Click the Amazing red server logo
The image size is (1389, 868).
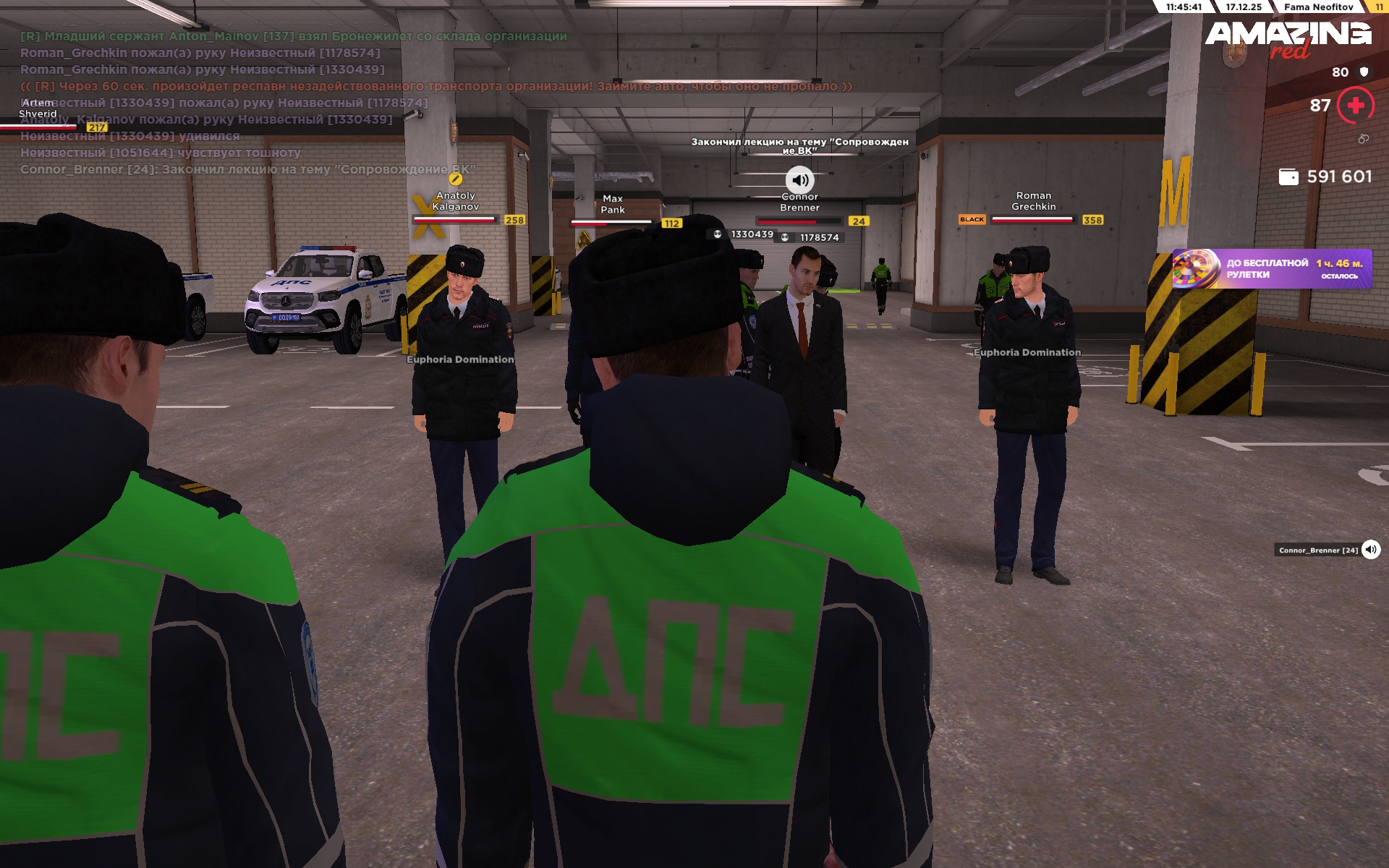[x=1288, y=39]
